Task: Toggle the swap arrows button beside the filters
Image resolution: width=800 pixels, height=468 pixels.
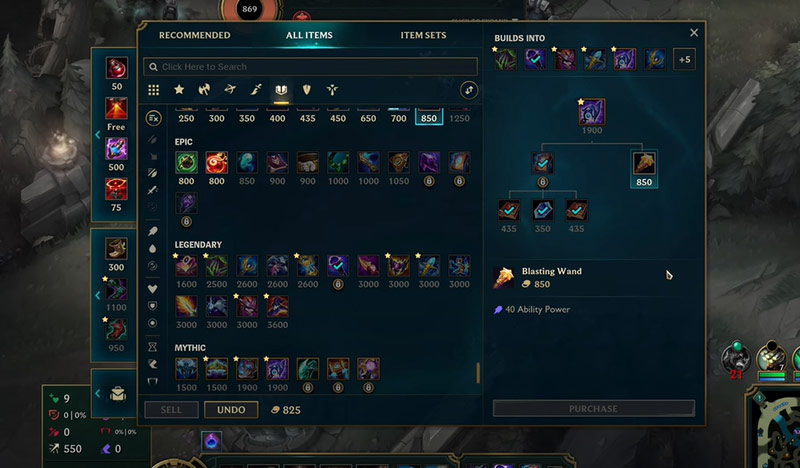Action: click(x=468, y=90)
